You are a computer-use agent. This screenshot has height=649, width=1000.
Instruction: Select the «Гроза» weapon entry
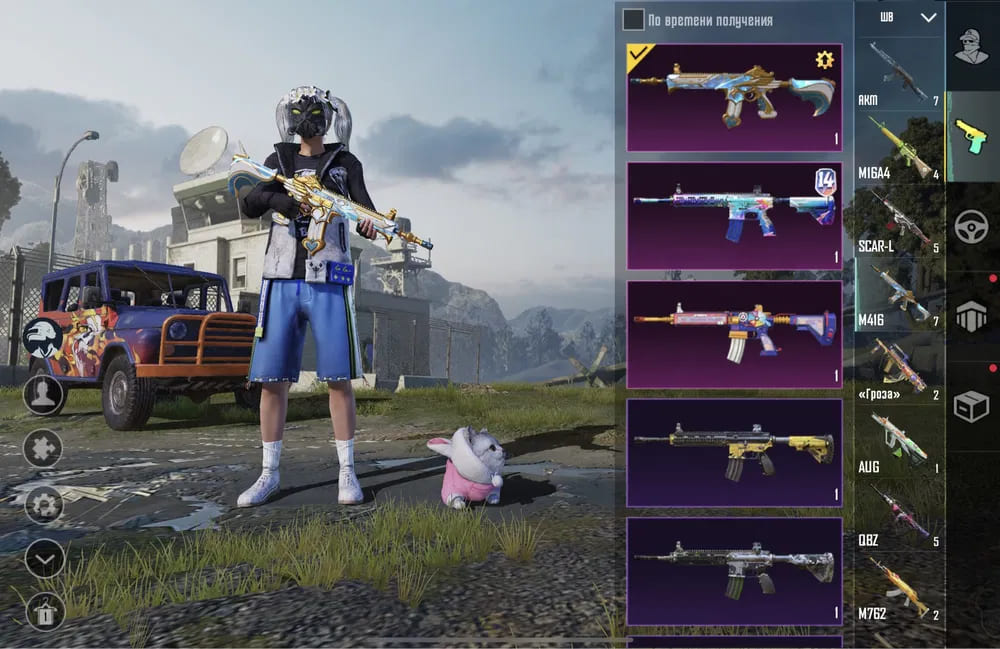tap(899, 367)
